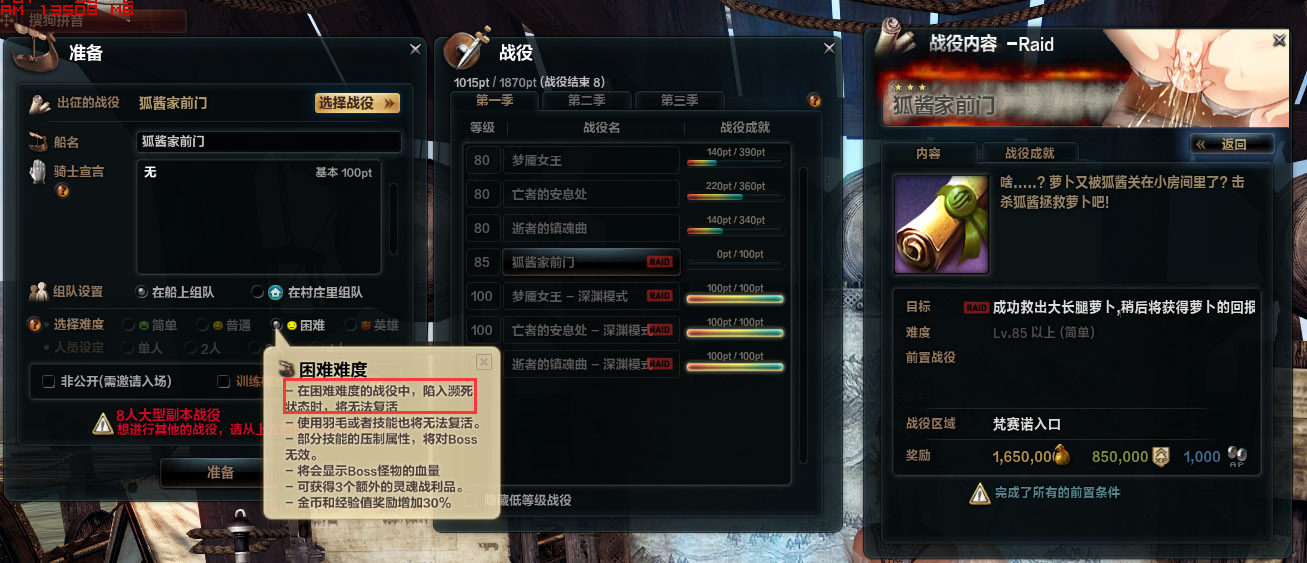Close the 困难难度 tooltip popup
Screen dimensions: 1307x563
pos(484,362)
